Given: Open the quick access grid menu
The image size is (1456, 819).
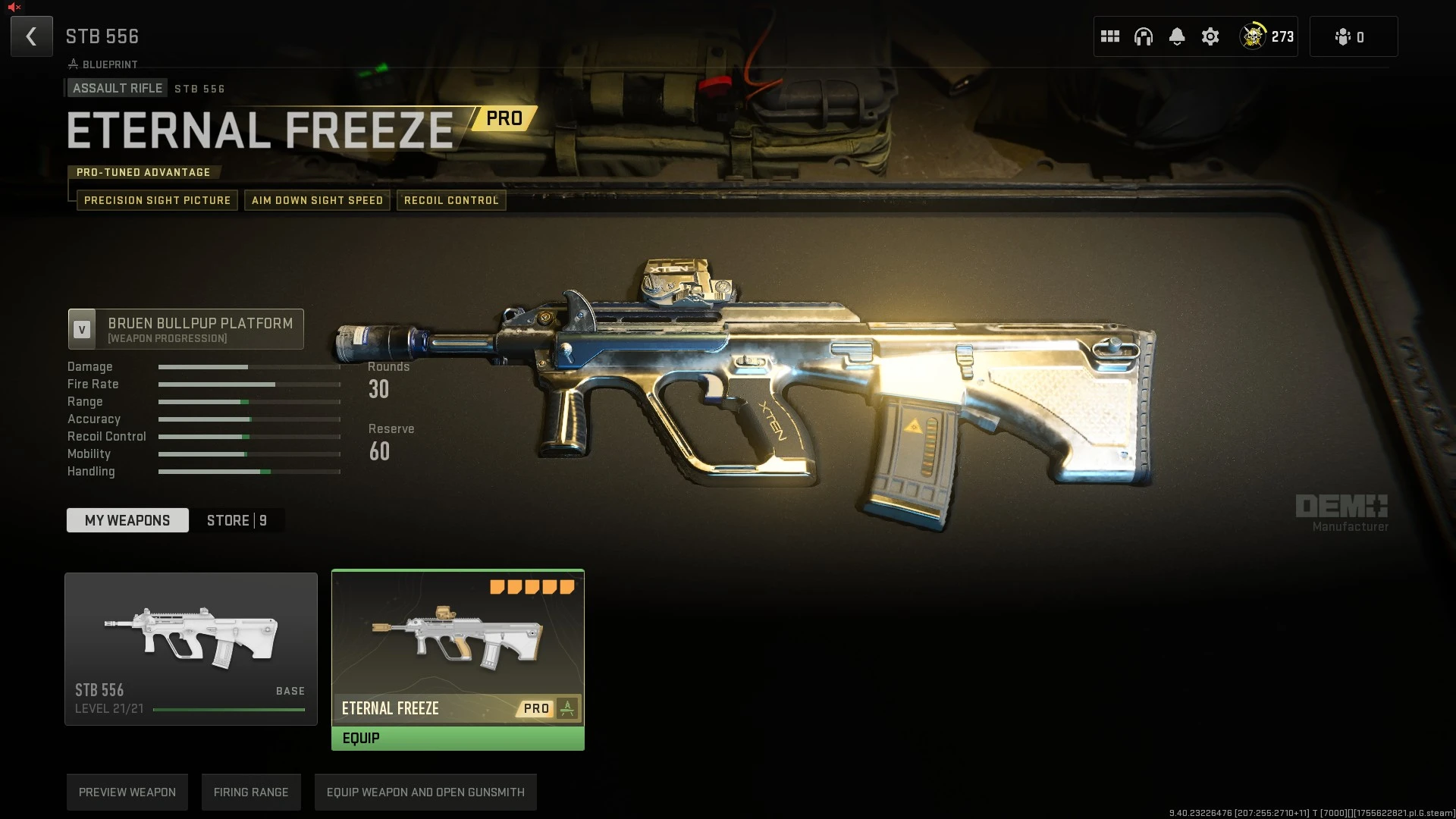Looking at the screenshot, I should (x=1109, y=36).
